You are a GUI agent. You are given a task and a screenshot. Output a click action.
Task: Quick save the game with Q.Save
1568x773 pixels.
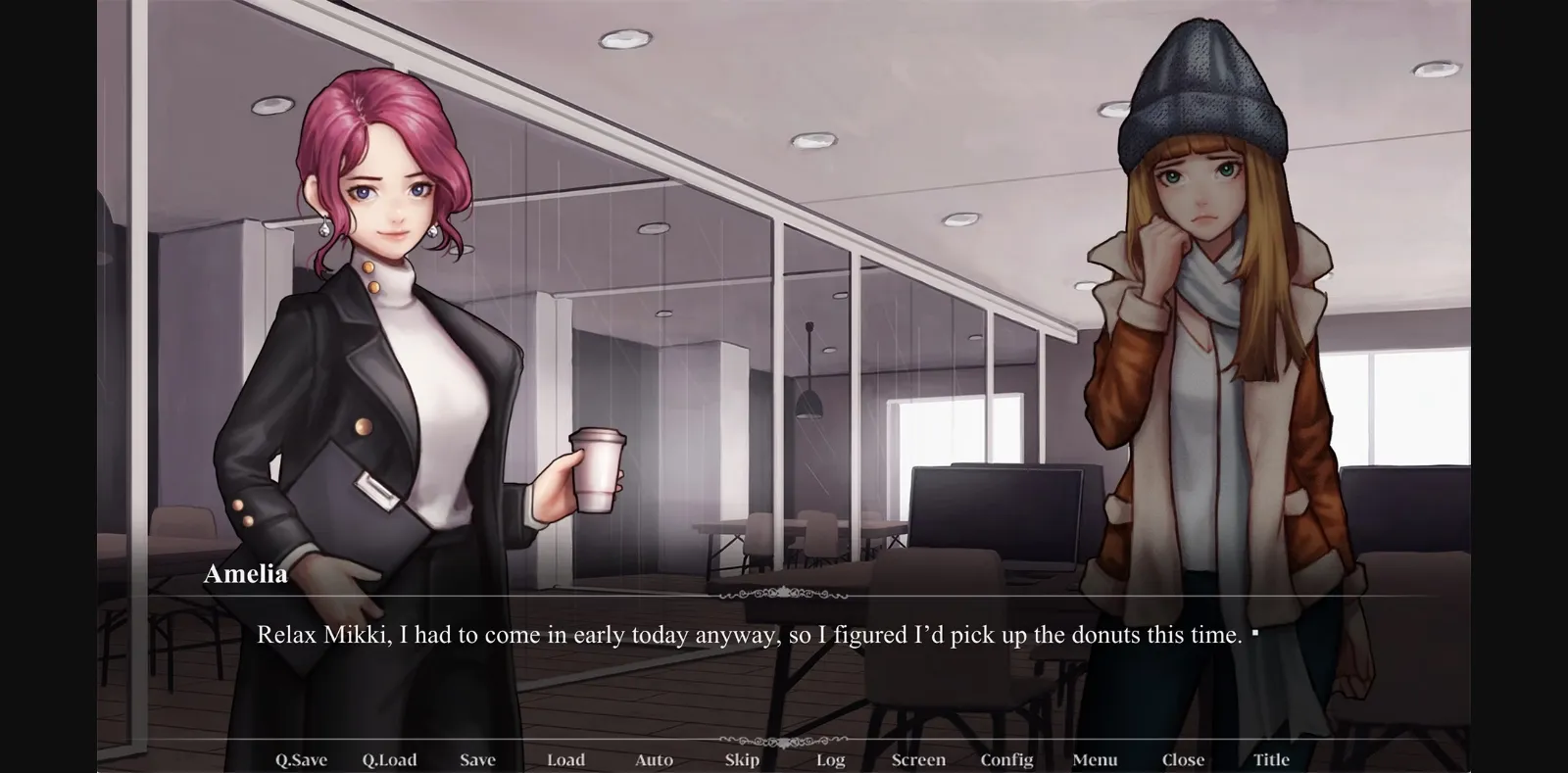(x=301, y=759)
